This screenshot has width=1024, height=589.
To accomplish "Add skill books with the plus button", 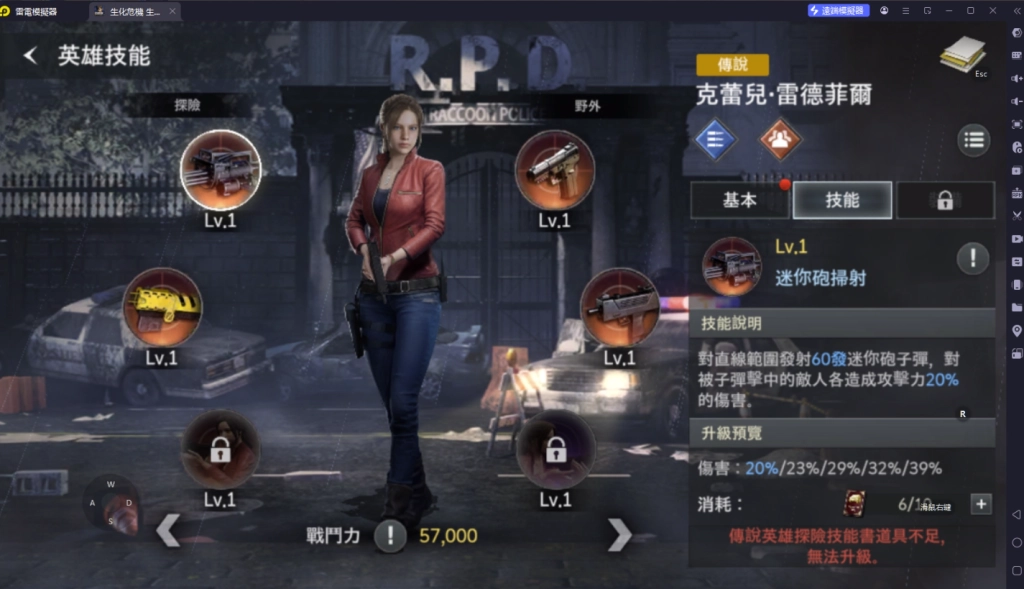I will point(981,504).
